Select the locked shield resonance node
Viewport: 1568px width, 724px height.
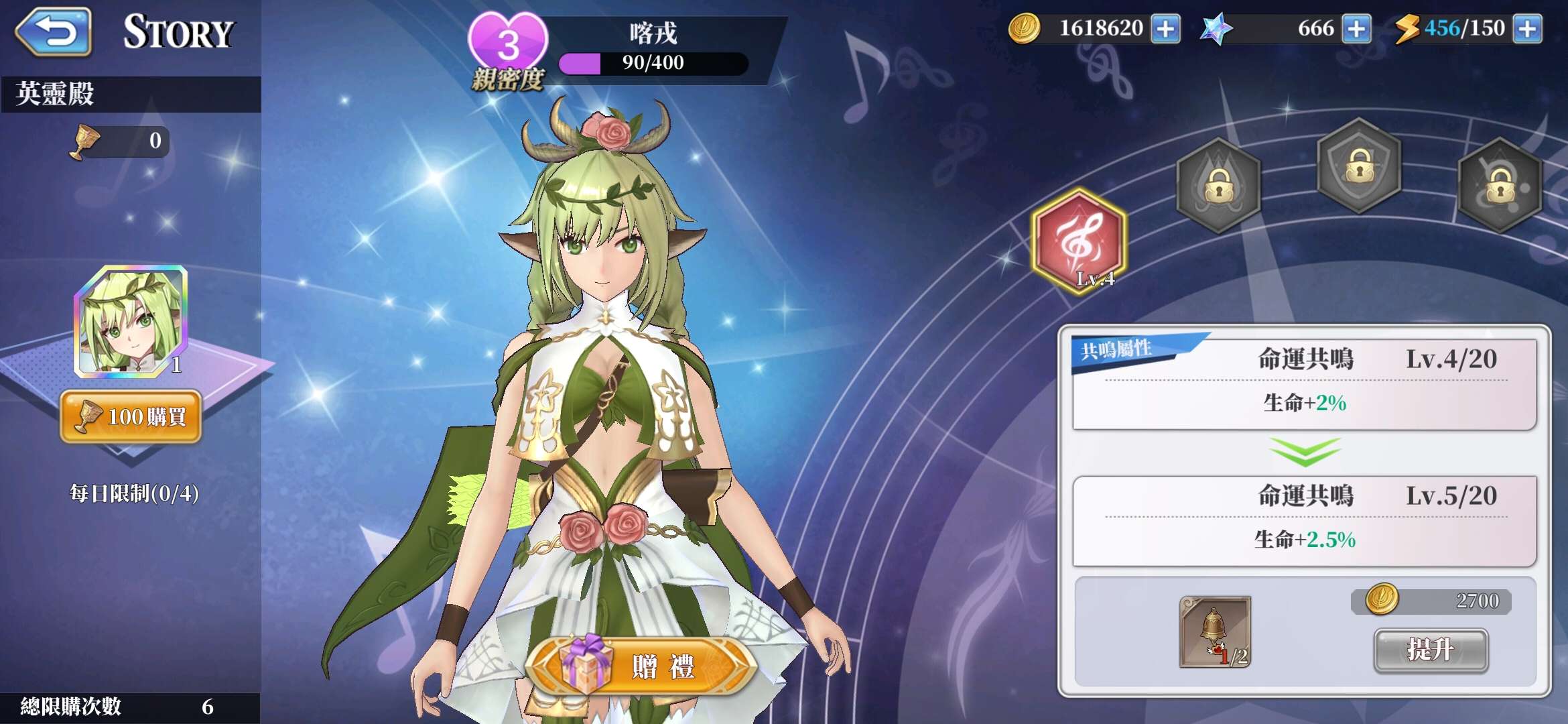tap(1359, 166)
